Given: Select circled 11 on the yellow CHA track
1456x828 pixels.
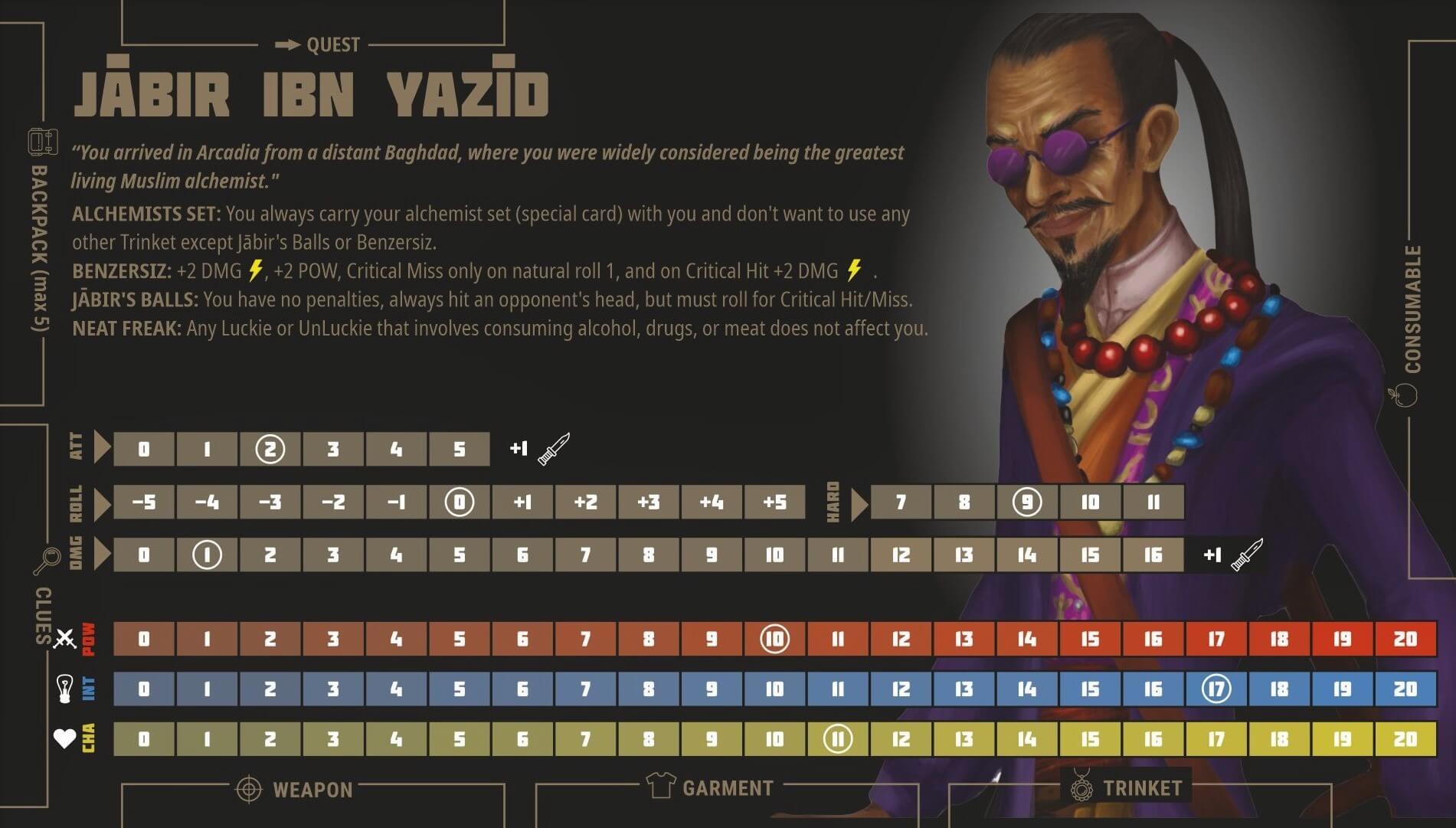Looking at the screenshot, I should click(837, 739).
